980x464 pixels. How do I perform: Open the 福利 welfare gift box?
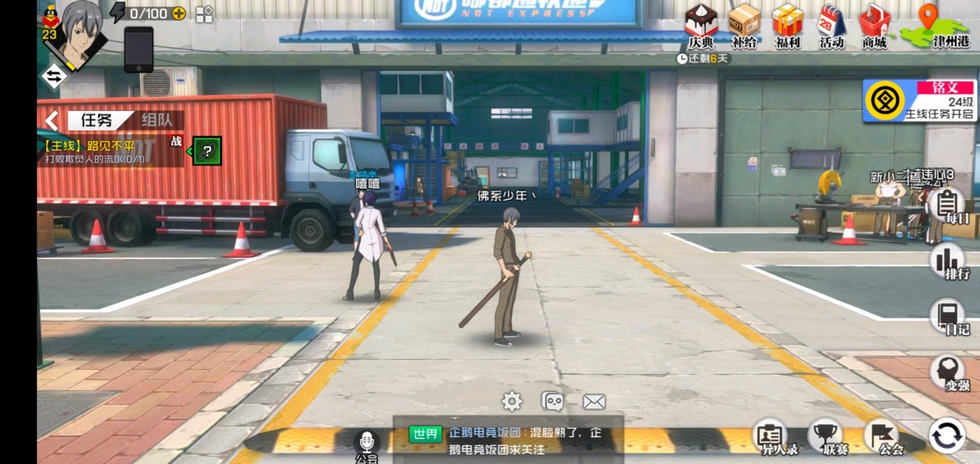coord(788,24)
